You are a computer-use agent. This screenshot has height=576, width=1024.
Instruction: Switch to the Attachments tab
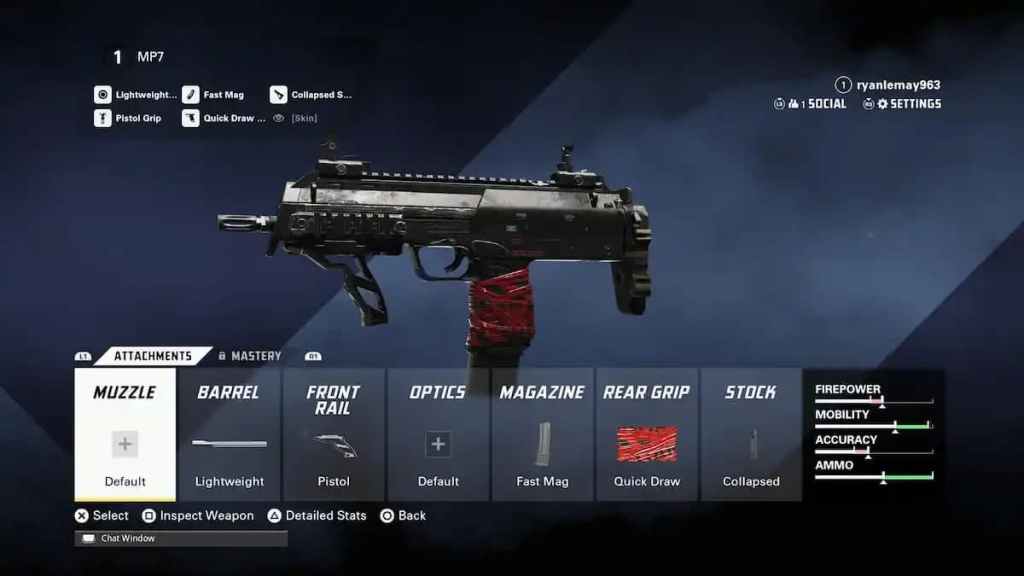coord(152,356)
